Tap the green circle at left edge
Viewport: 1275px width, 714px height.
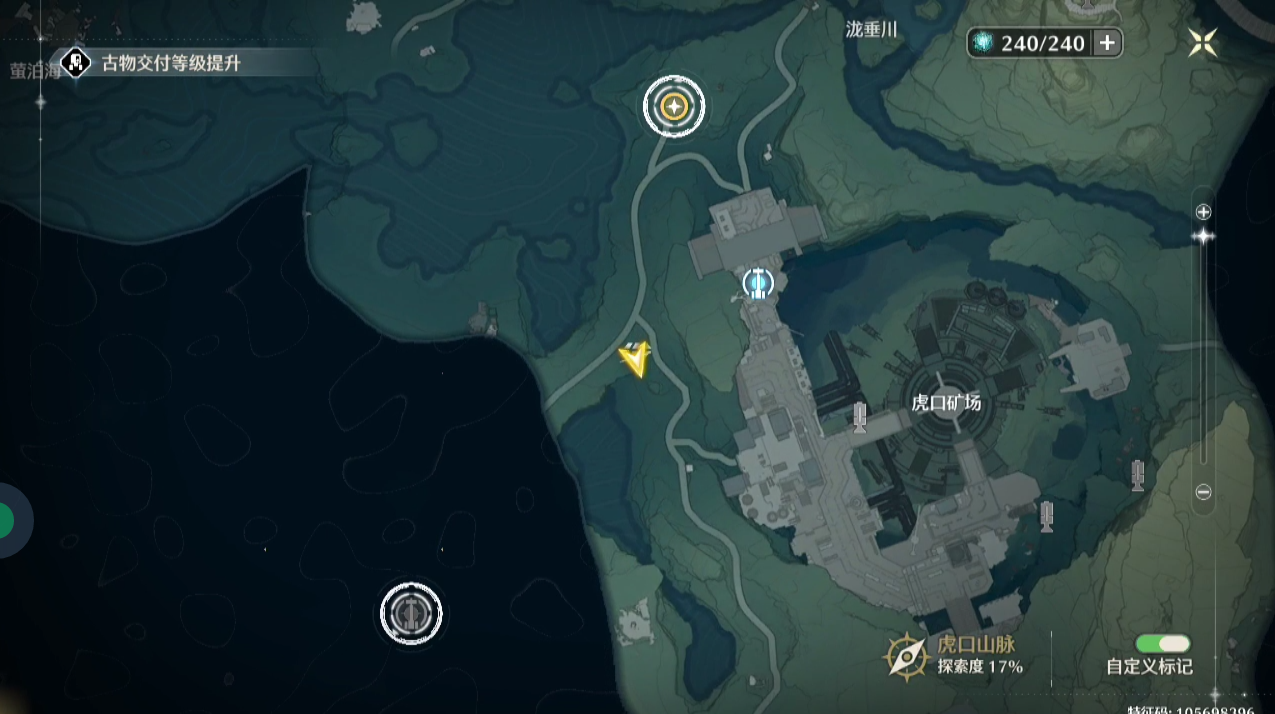[5, 520]
